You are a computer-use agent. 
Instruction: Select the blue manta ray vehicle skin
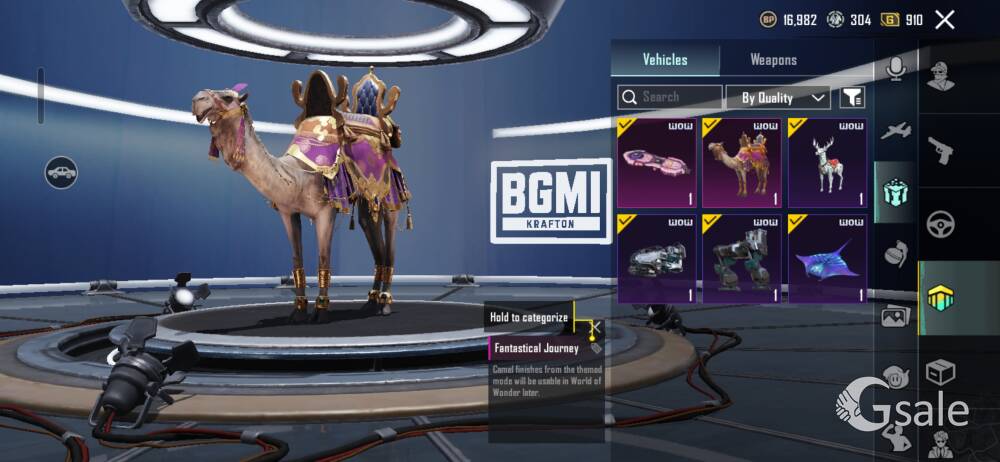click(x=827, y=258)
